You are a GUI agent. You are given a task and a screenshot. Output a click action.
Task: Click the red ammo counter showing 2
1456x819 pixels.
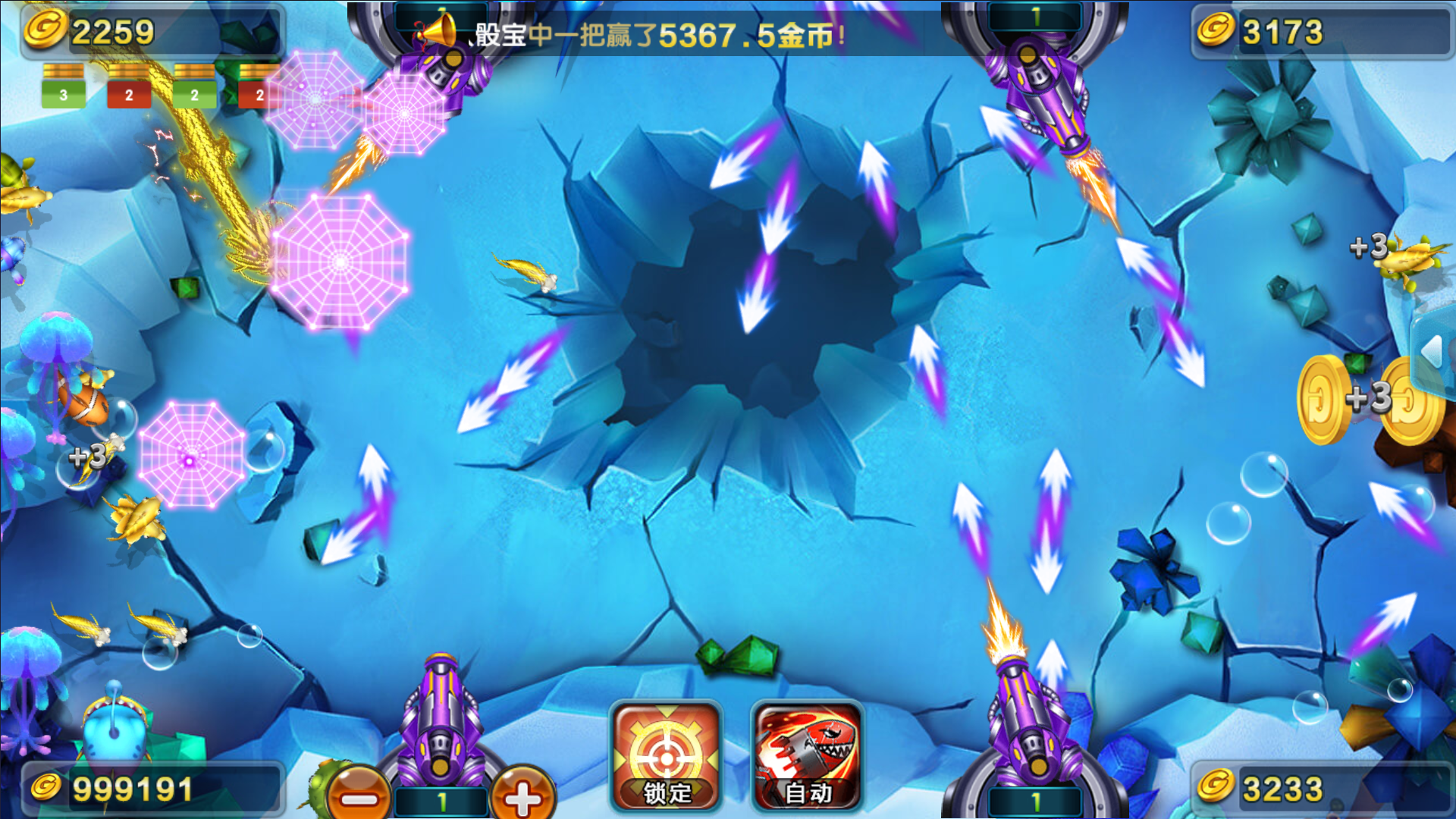(x=129, y=96)
